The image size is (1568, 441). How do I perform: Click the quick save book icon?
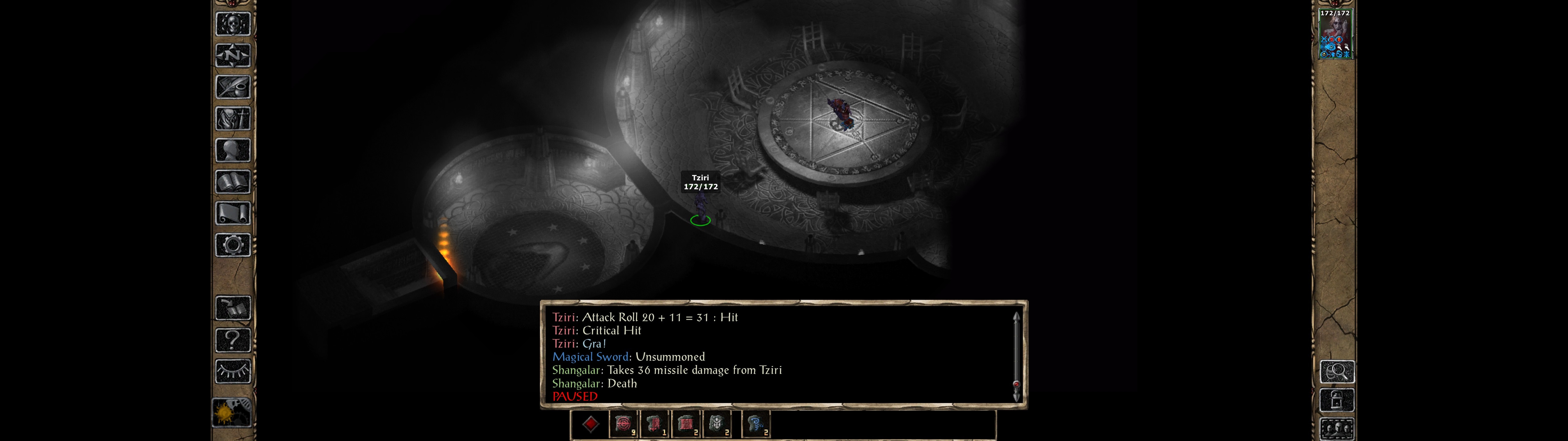click(232, 308)
